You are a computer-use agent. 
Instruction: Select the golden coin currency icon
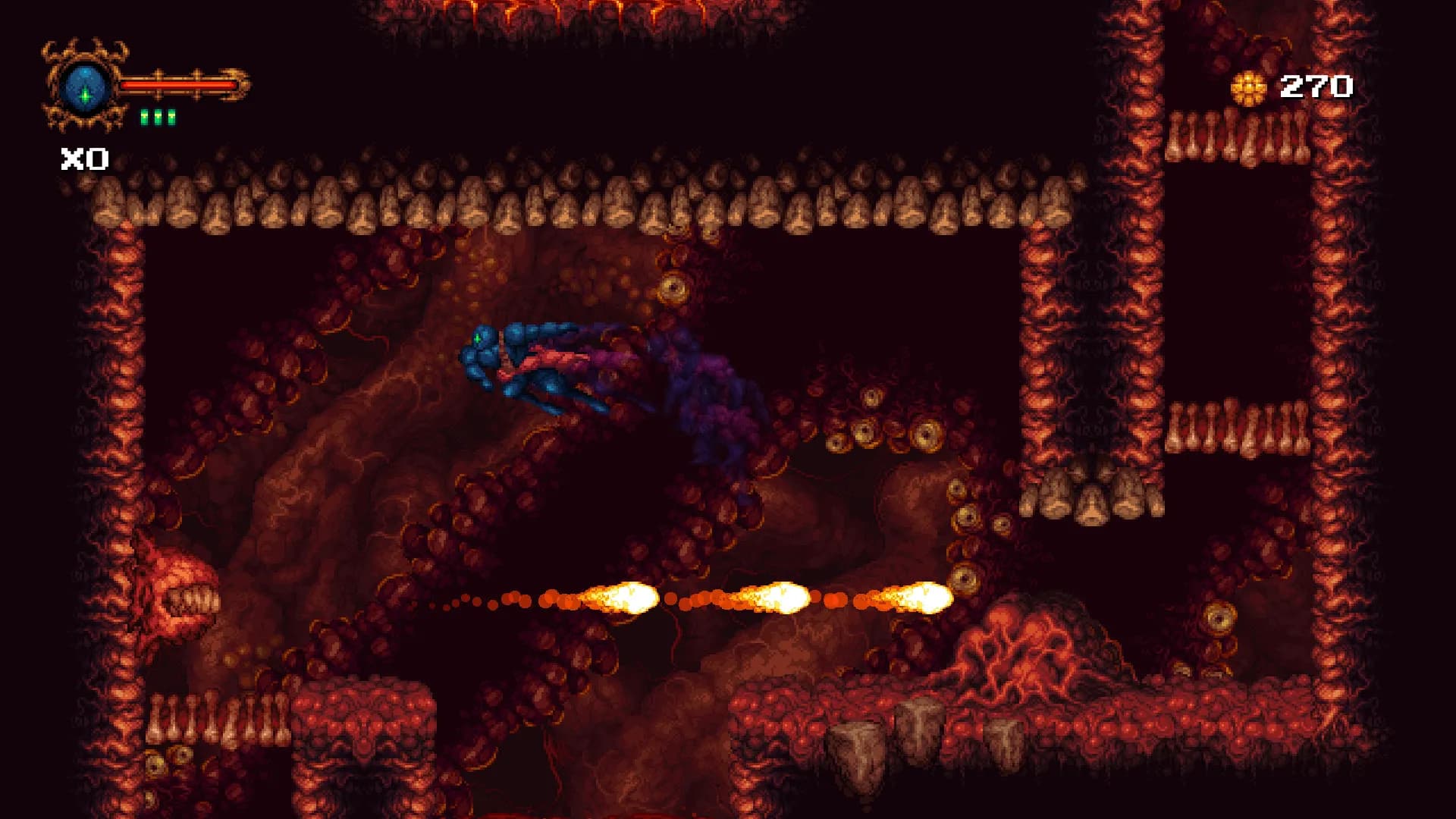(x=1248, y=86)
